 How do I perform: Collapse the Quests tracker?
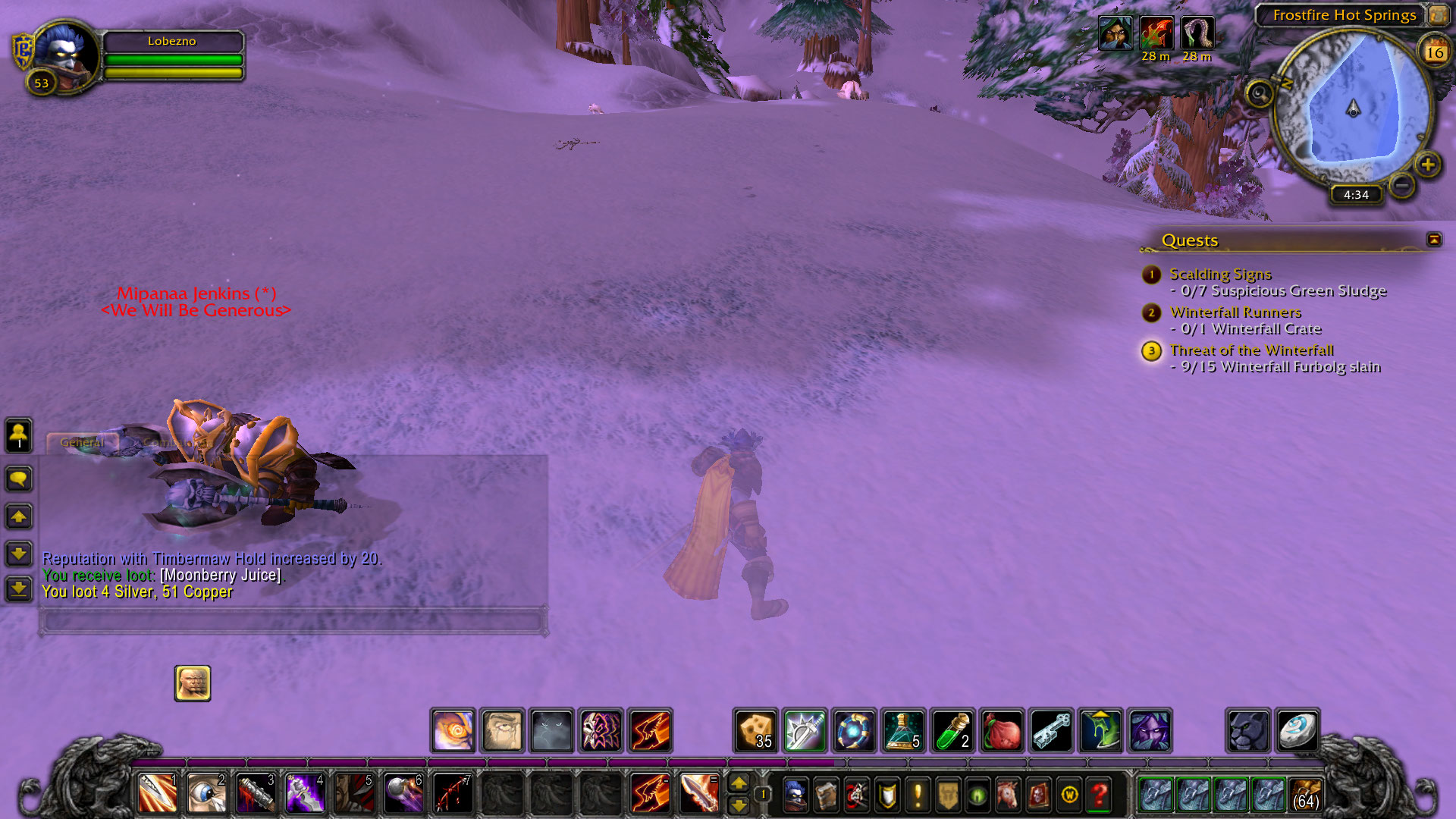point(1434,240)
